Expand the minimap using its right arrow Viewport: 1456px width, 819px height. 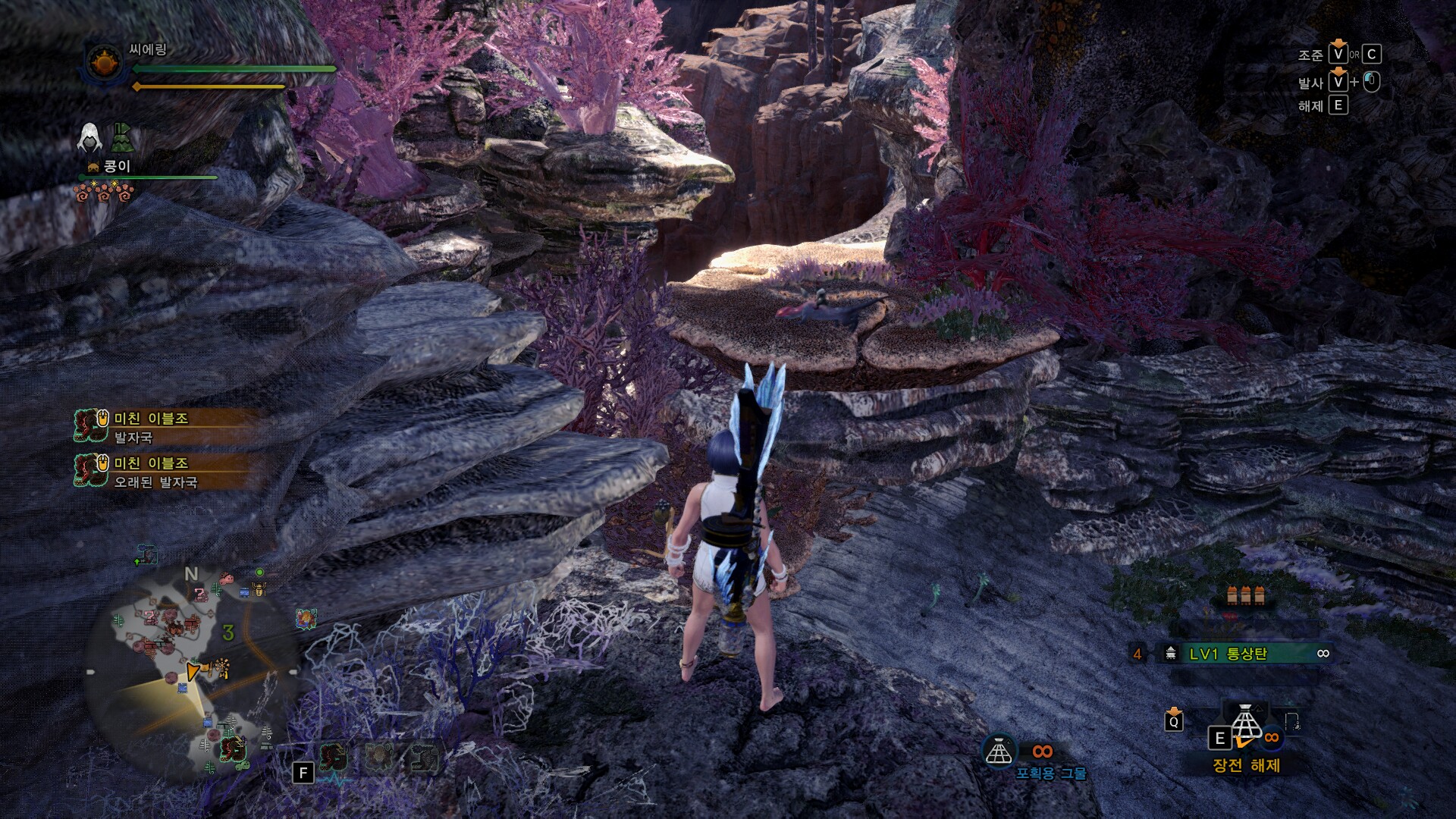pos(293,670)
